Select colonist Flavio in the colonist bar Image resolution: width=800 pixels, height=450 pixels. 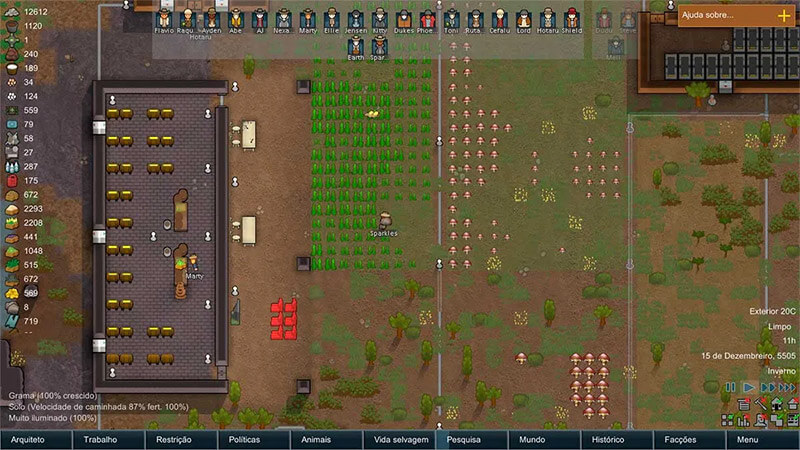click(164, 19)
